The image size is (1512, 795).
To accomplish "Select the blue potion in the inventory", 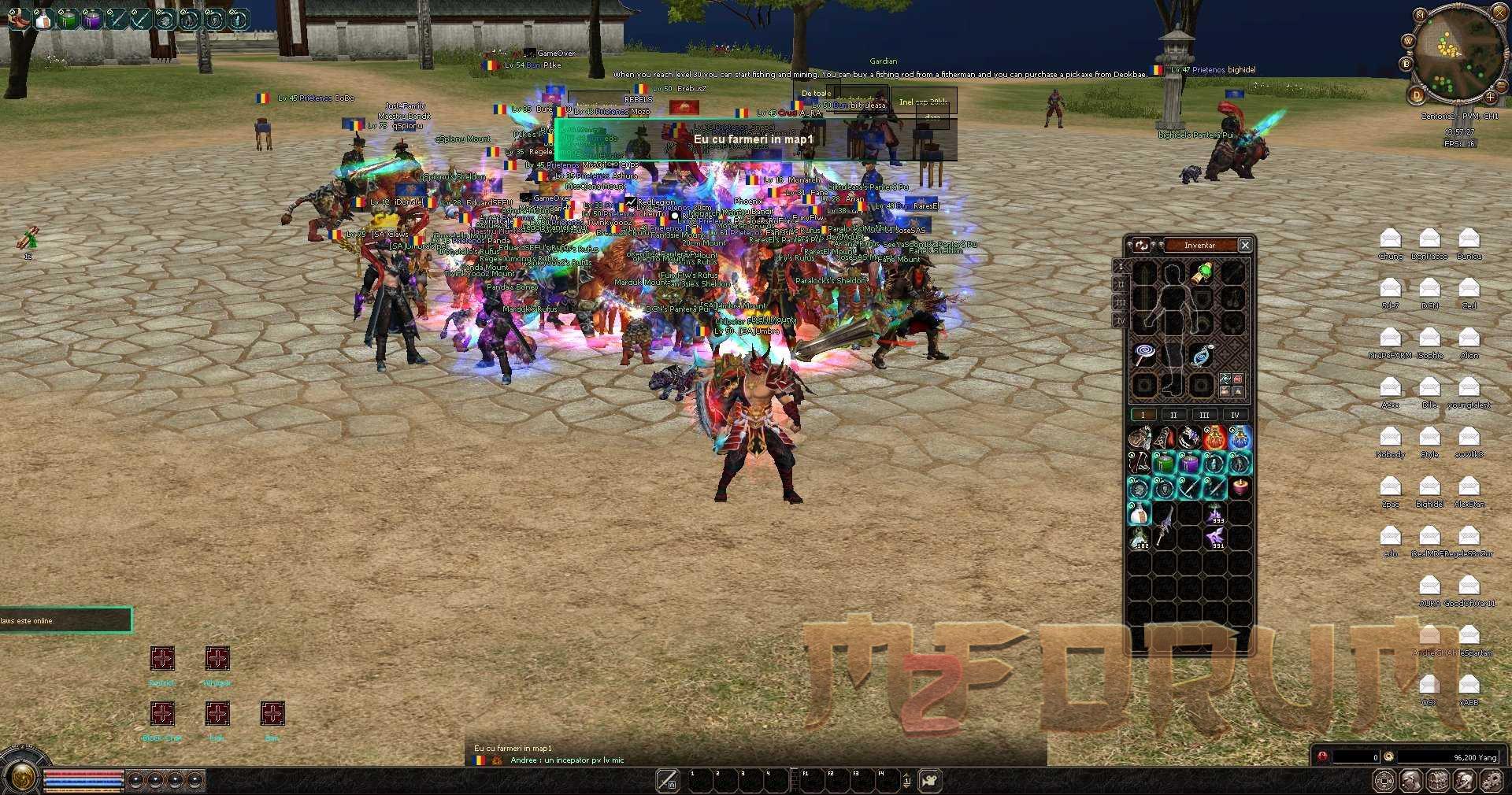I will (x=1240, y=438).
